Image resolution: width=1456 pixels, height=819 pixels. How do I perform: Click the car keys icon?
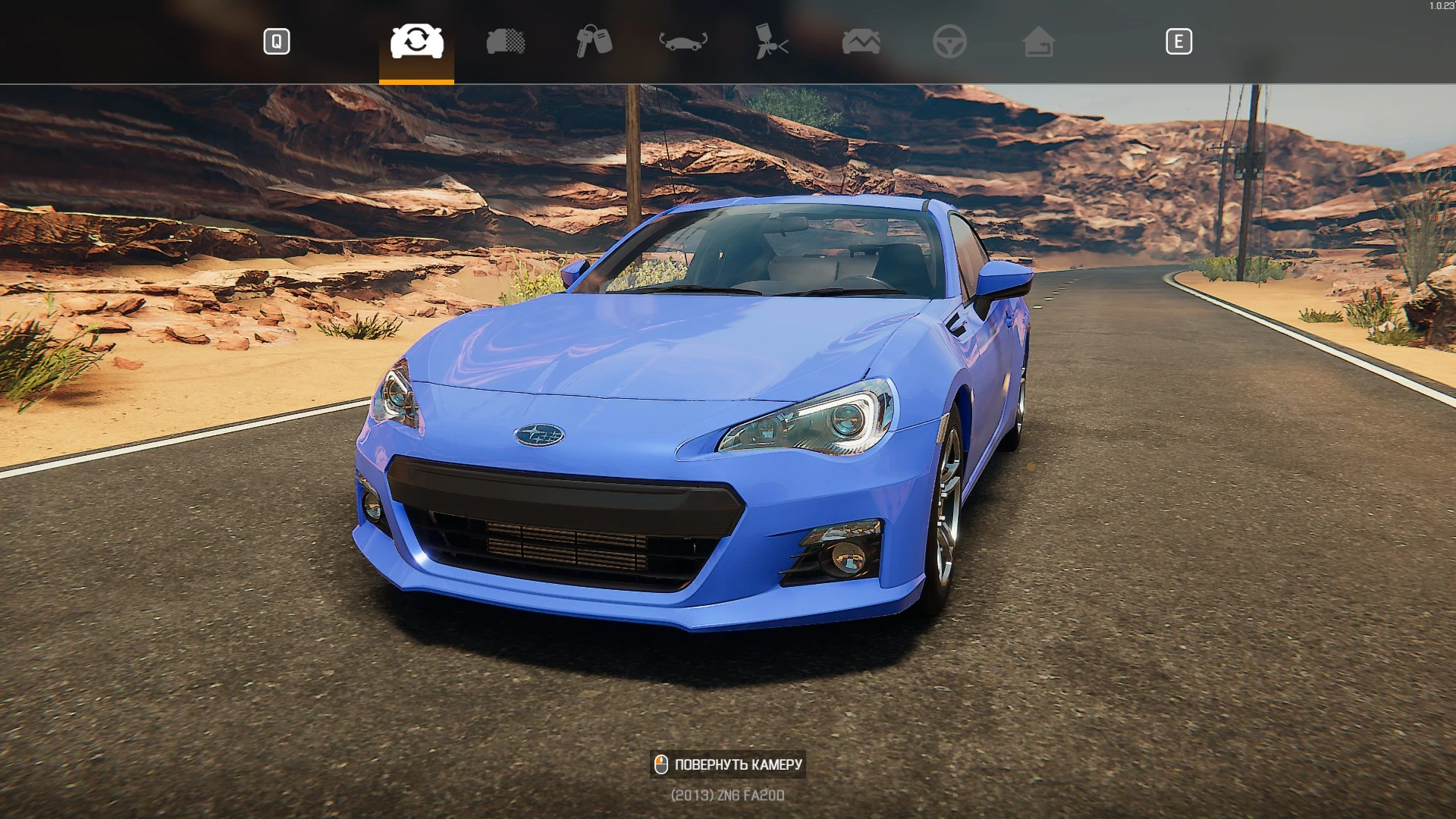pos(595,42)
